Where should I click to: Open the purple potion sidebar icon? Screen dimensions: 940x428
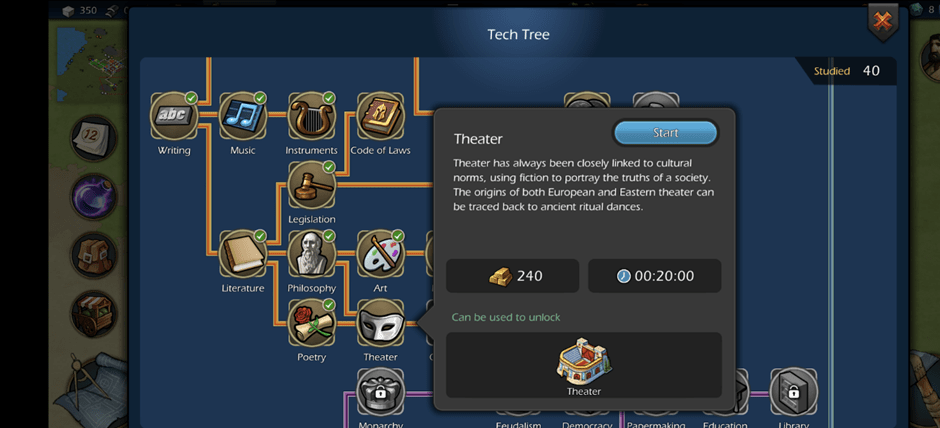click(x=93, y=195)
